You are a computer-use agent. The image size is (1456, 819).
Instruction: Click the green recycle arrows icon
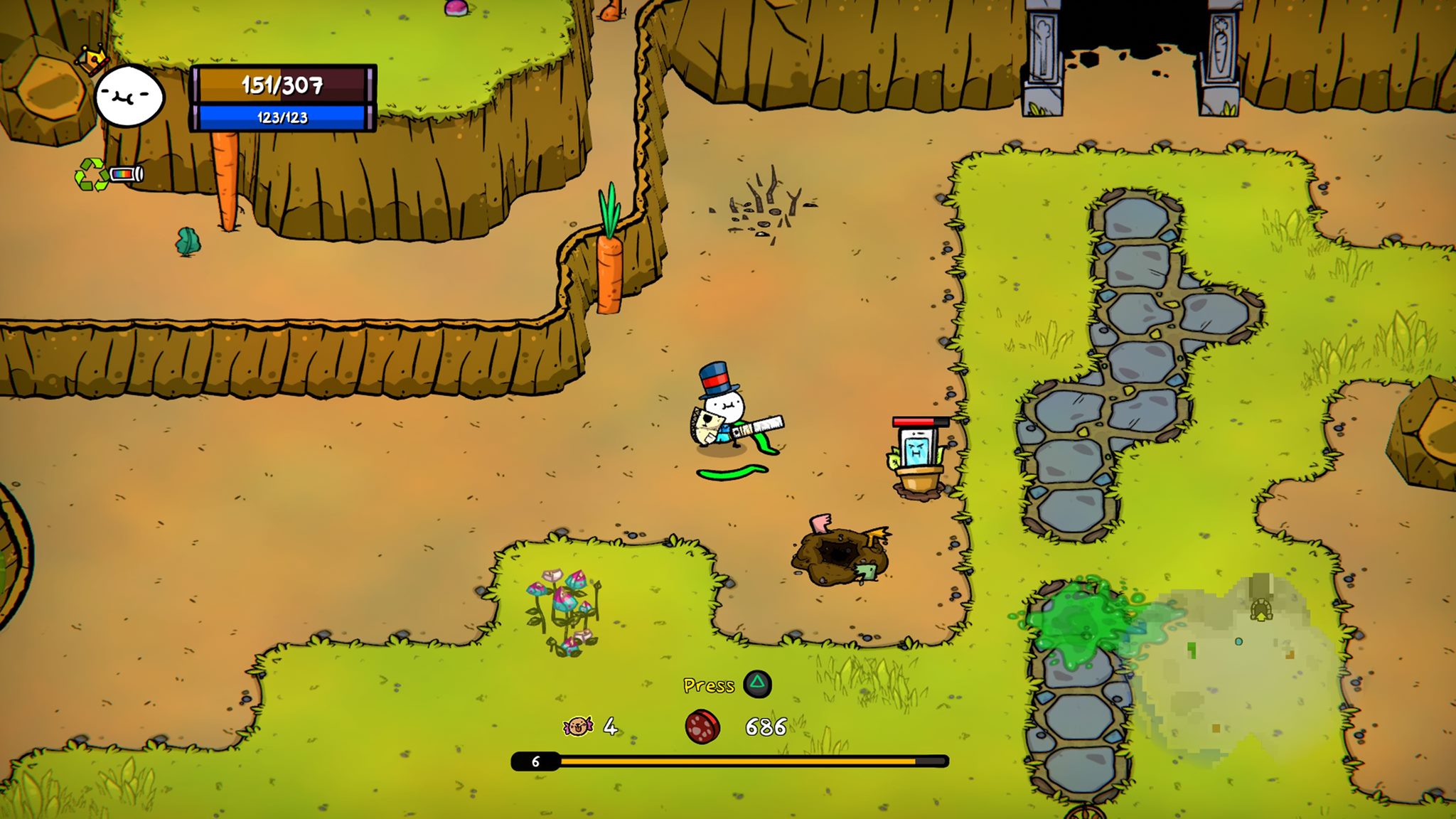click(90, 174)
